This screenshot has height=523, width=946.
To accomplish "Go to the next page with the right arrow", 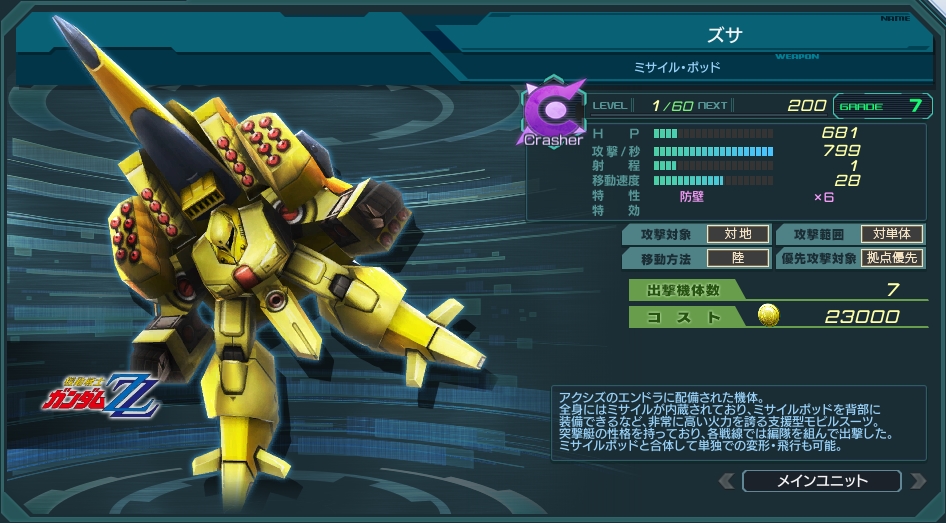I will 917,481.
